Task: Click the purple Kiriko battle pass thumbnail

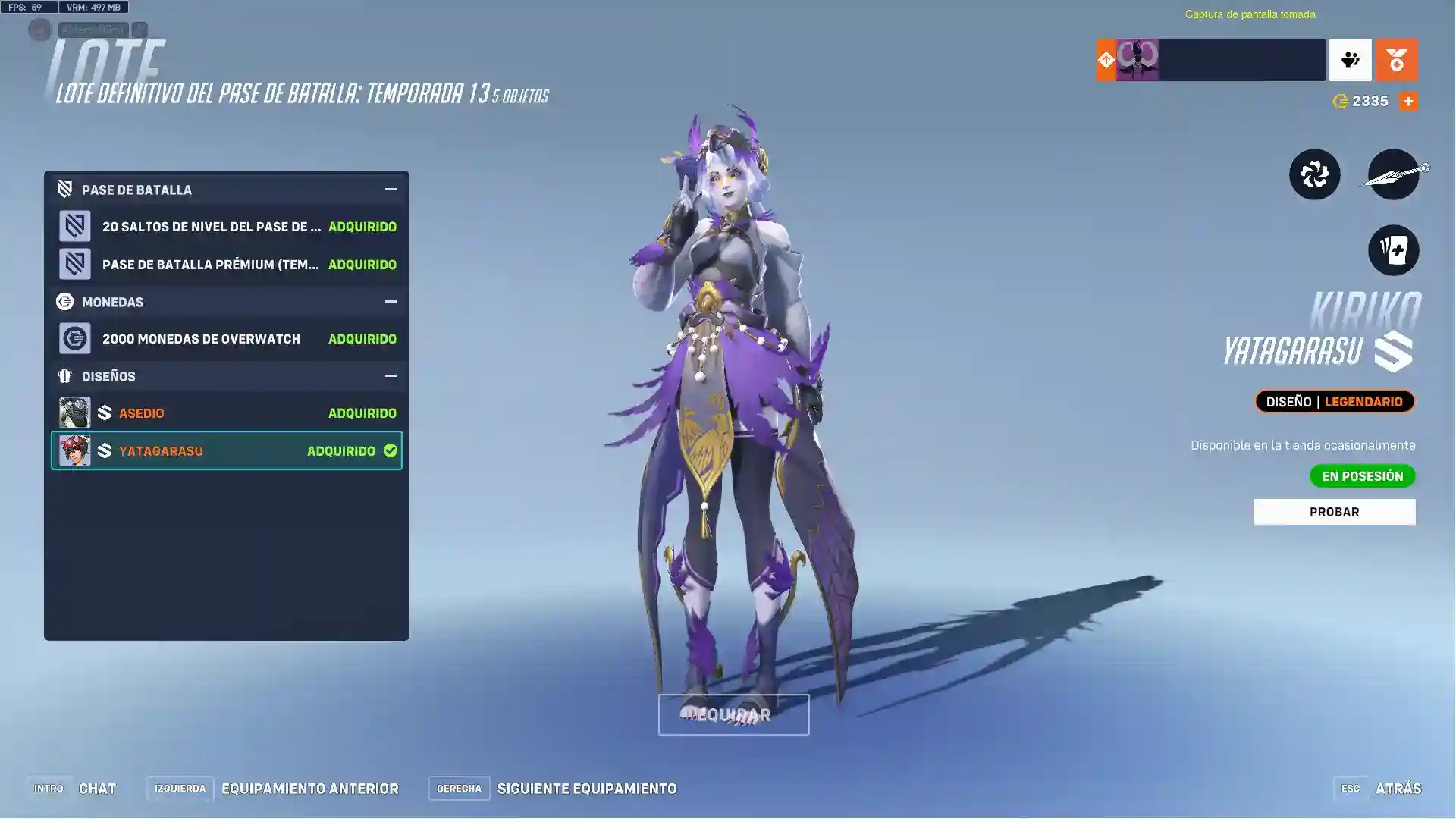Action: click(x=1137, y=60)
